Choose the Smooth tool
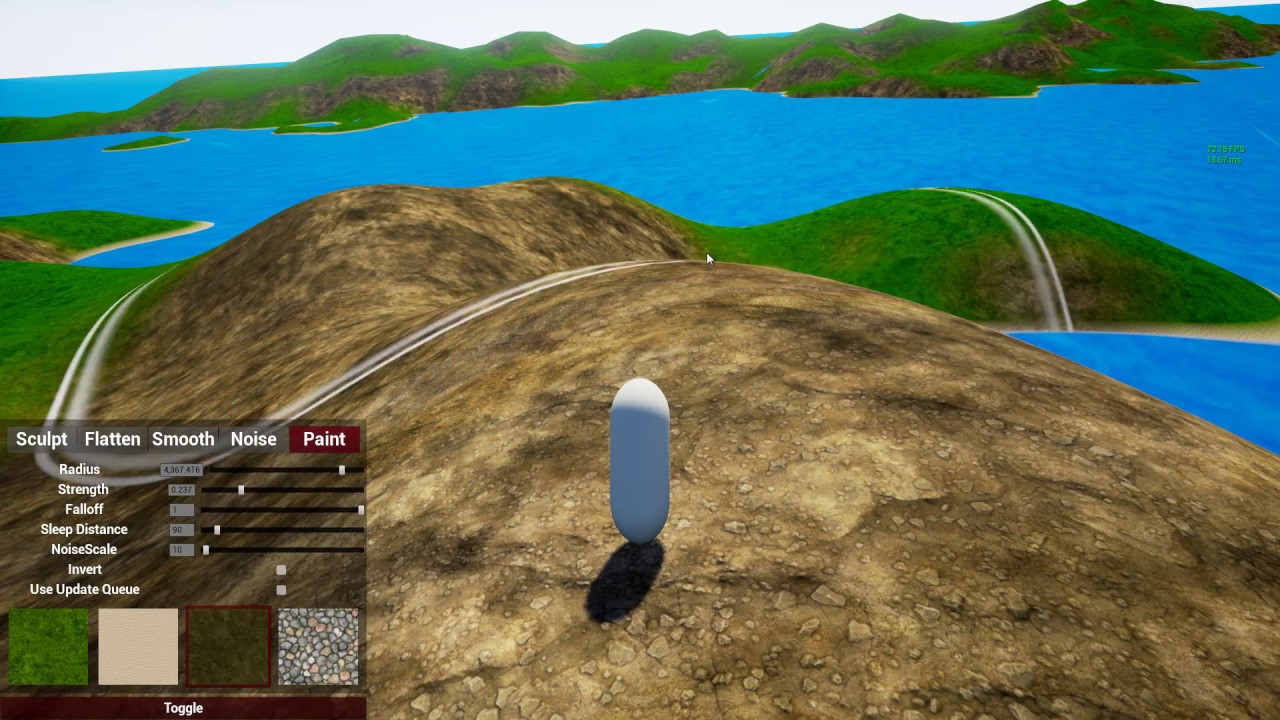1280x720 pixels. pos(183,439)
